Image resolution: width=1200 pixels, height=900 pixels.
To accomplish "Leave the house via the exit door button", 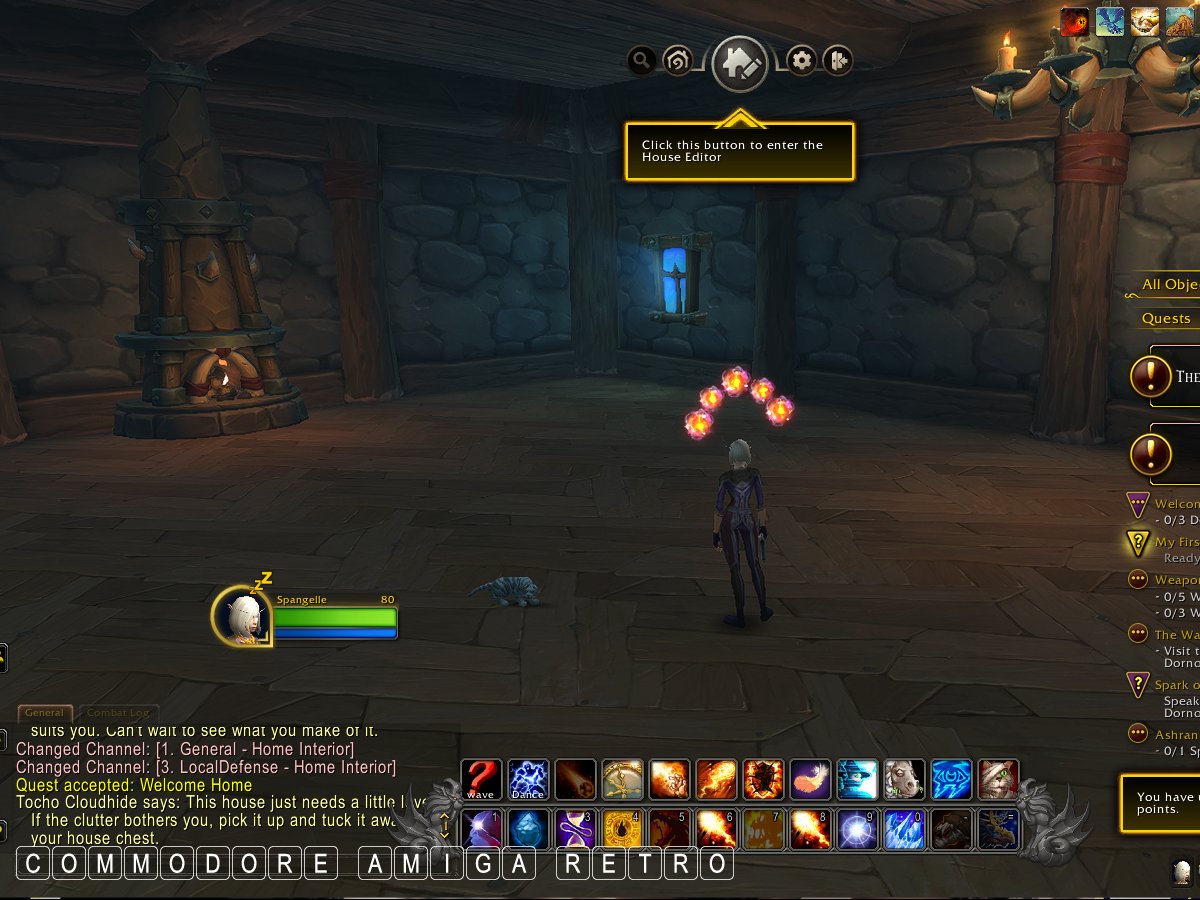I will tap(837, 61).
